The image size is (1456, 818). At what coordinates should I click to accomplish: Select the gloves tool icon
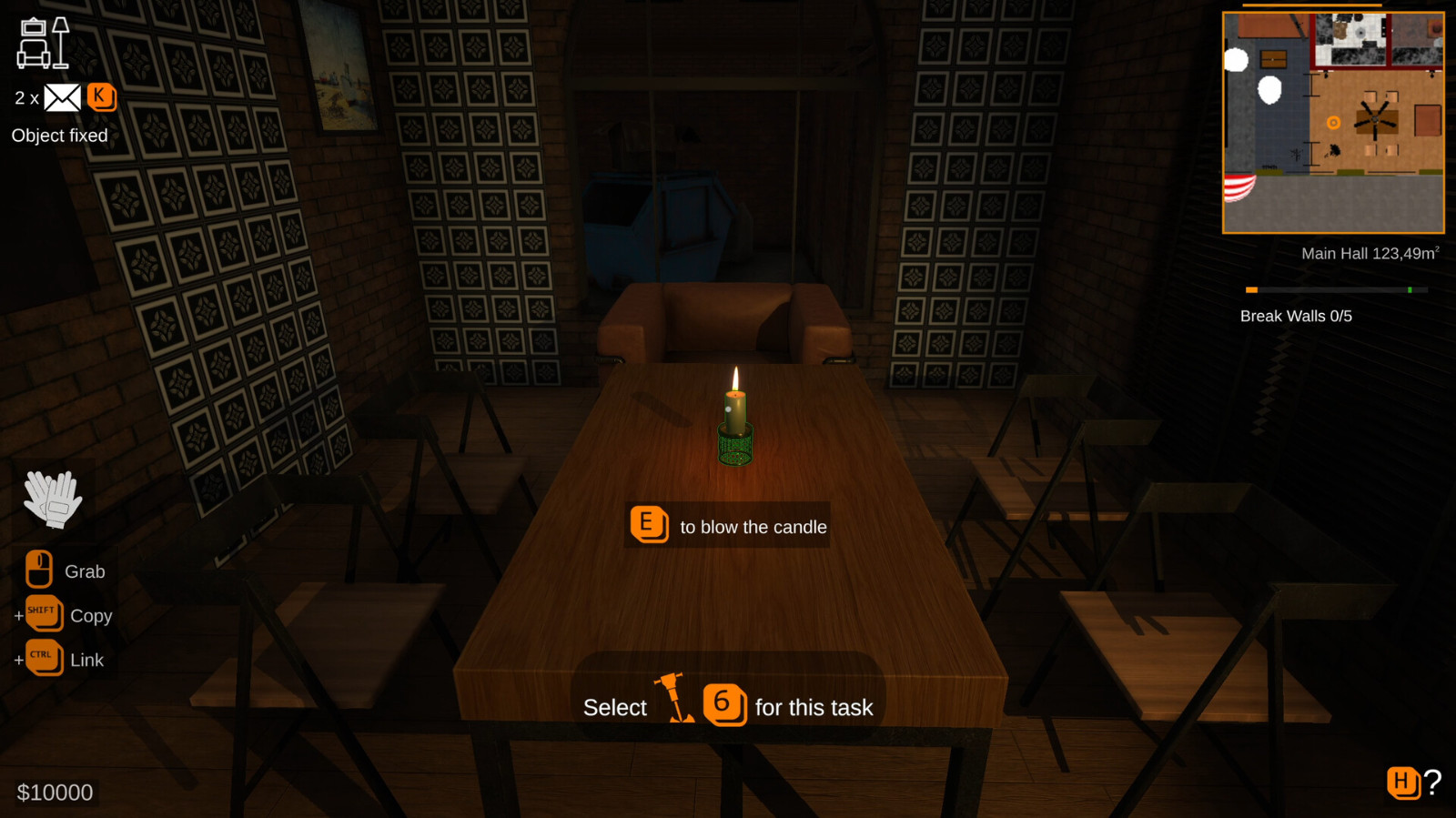coord(53,499)
